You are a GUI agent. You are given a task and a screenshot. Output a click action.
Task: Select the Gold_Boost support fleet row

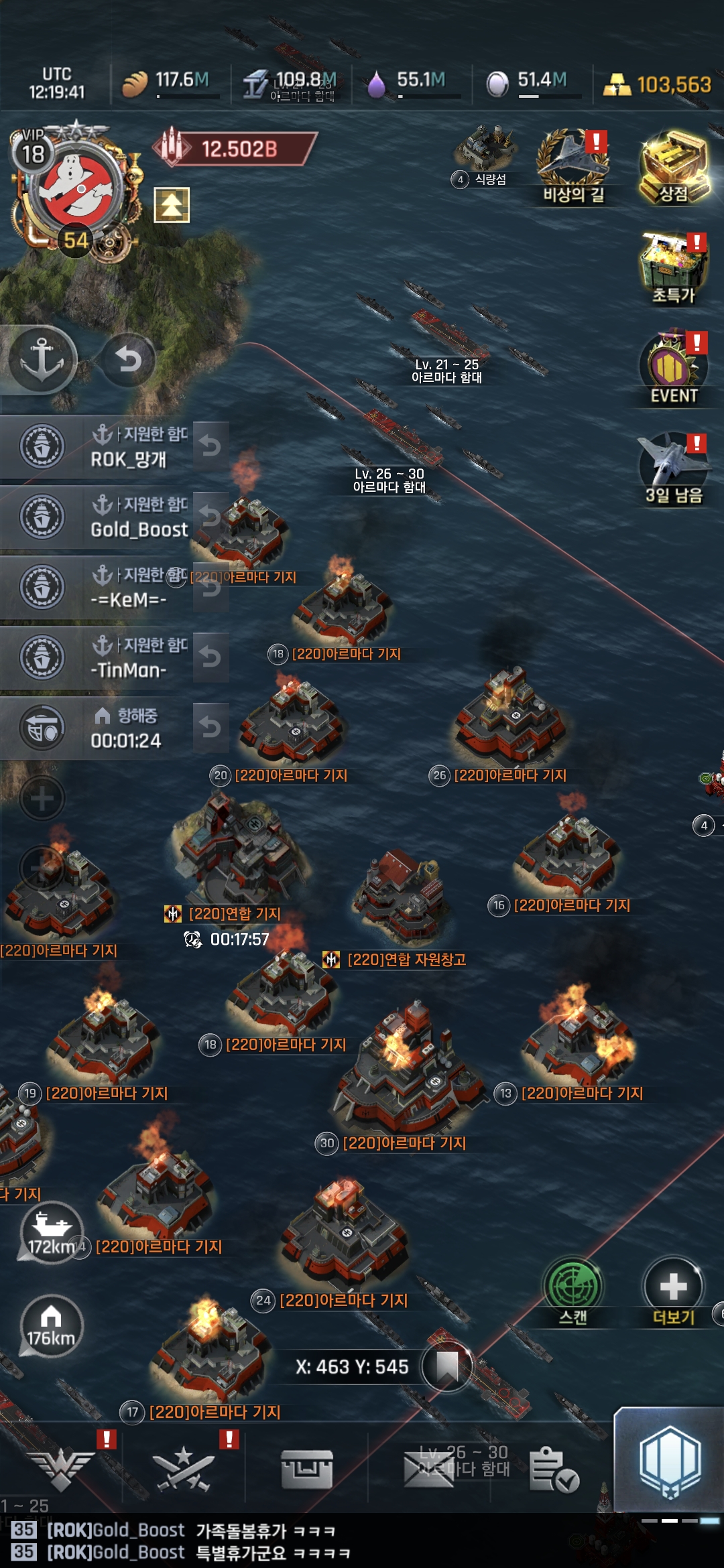click(101, 517)
